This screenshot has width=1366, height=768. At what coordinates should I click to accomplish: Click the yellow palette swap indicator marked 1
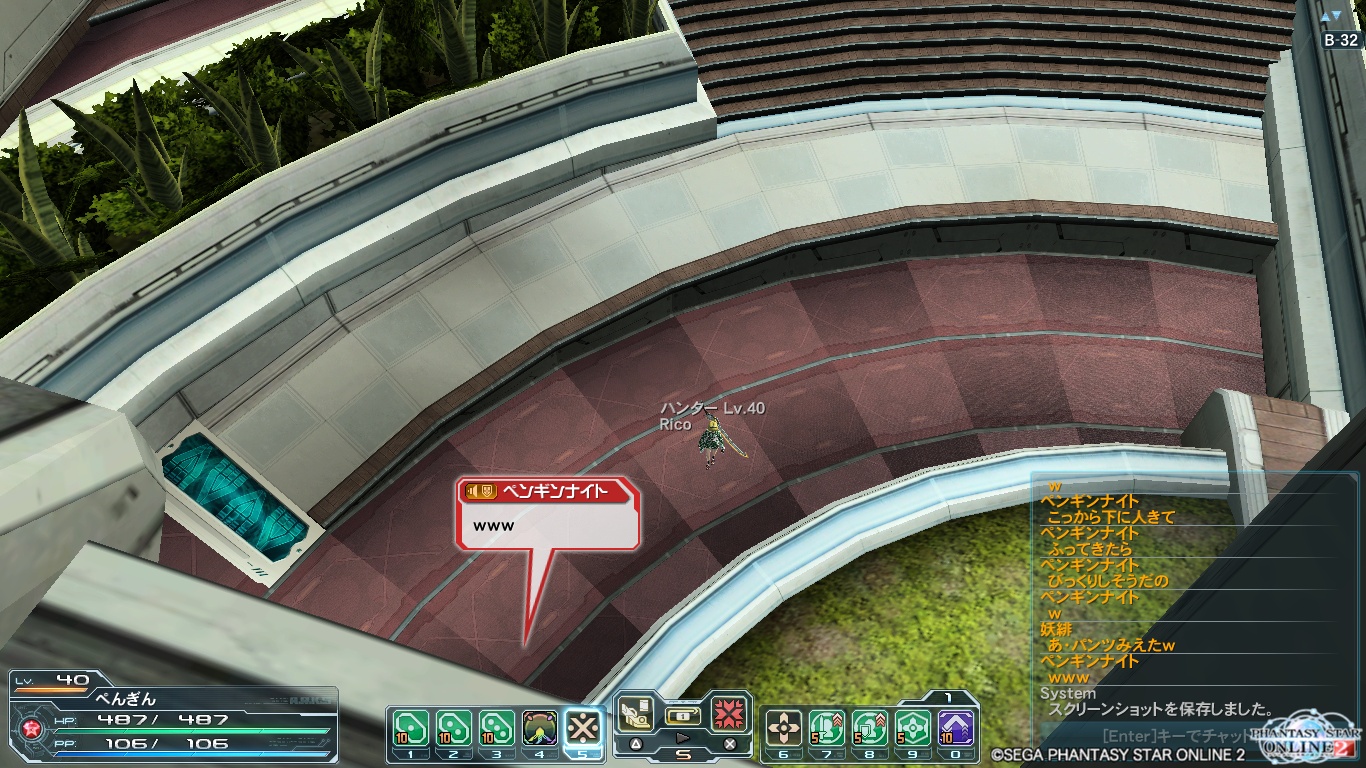(948, 697)
